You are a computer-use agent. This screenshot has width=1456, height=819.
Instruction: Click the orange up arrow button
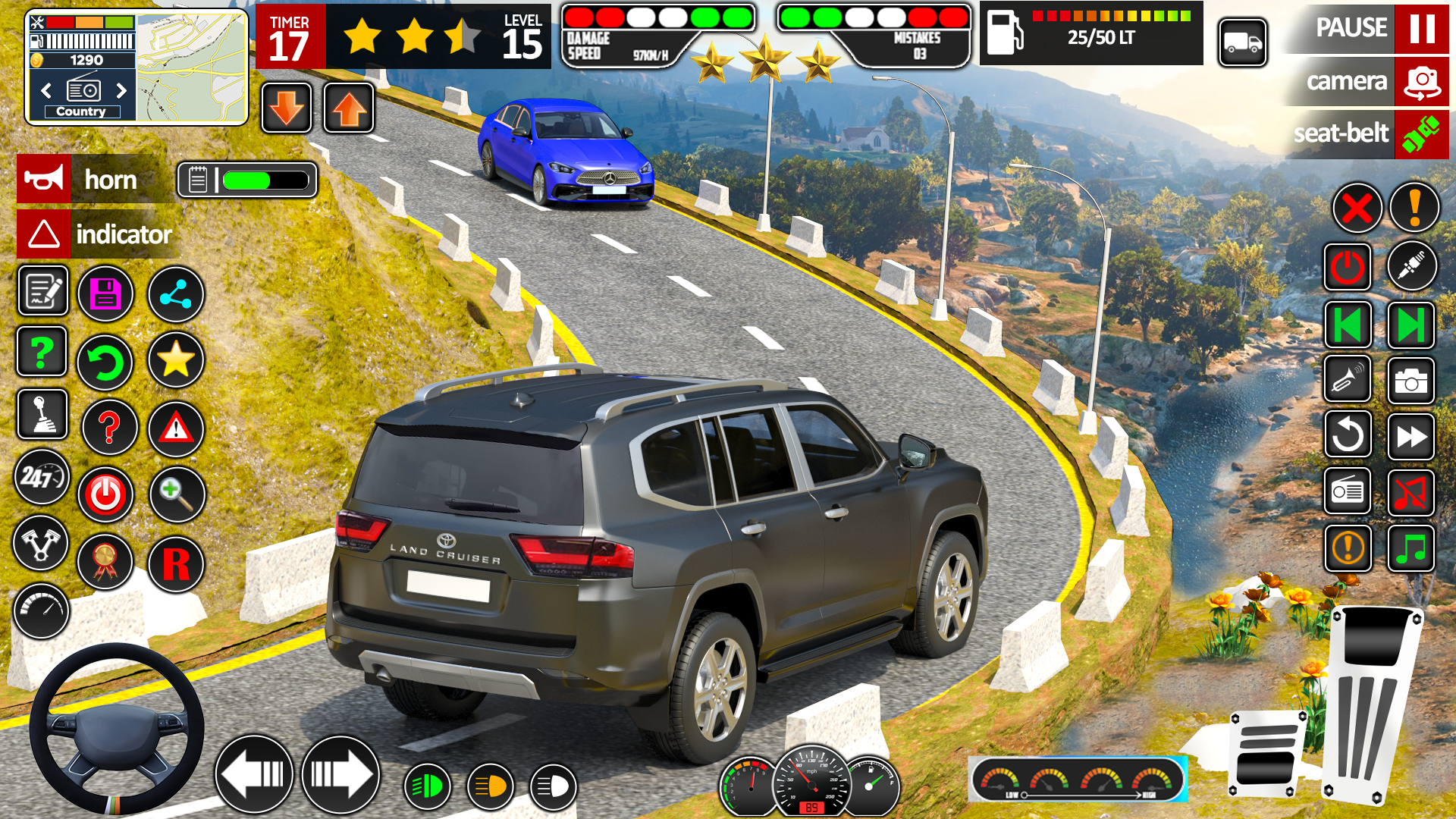point(349,108)
